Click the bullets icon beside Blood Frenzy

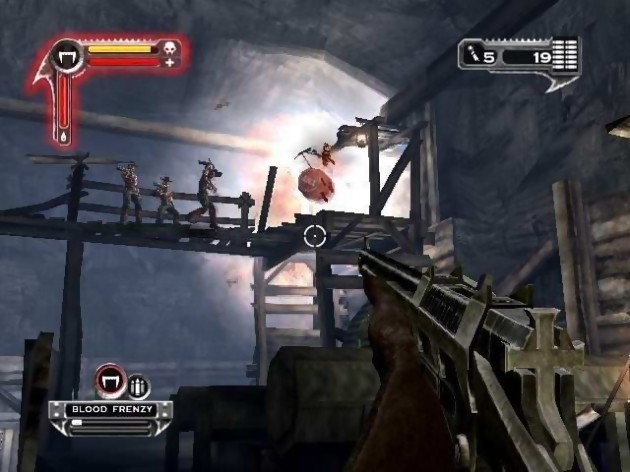point(137,385)
